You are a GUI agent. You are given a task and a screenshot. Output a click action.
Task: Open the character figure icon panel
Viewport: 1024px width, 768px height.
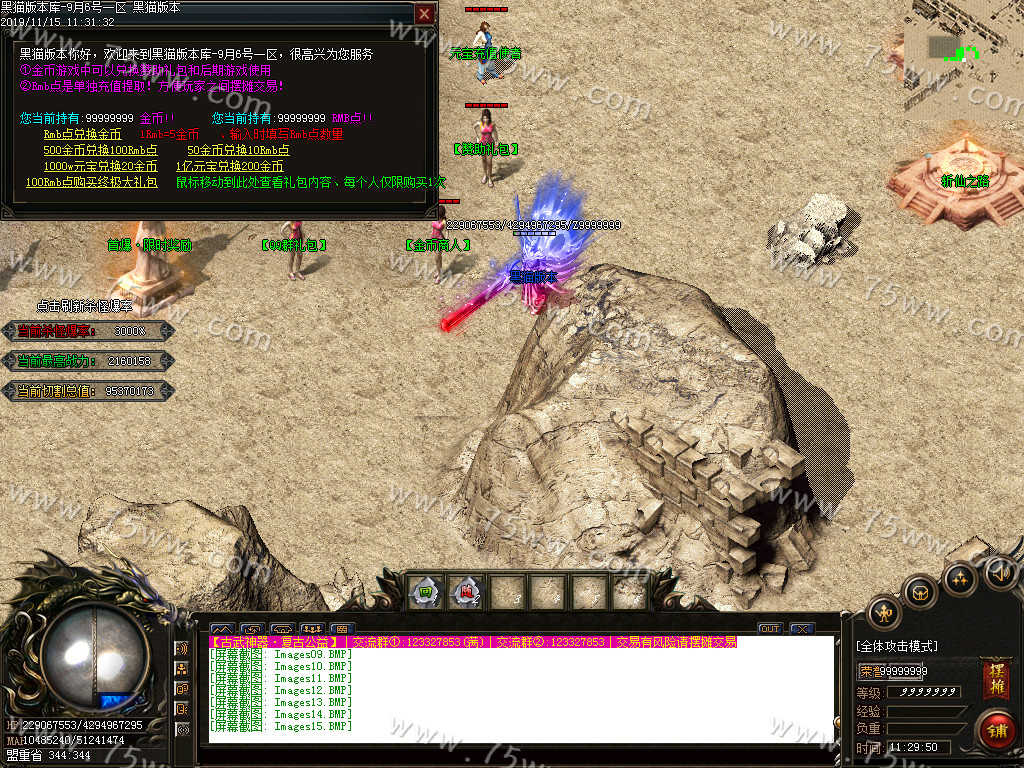883,613
